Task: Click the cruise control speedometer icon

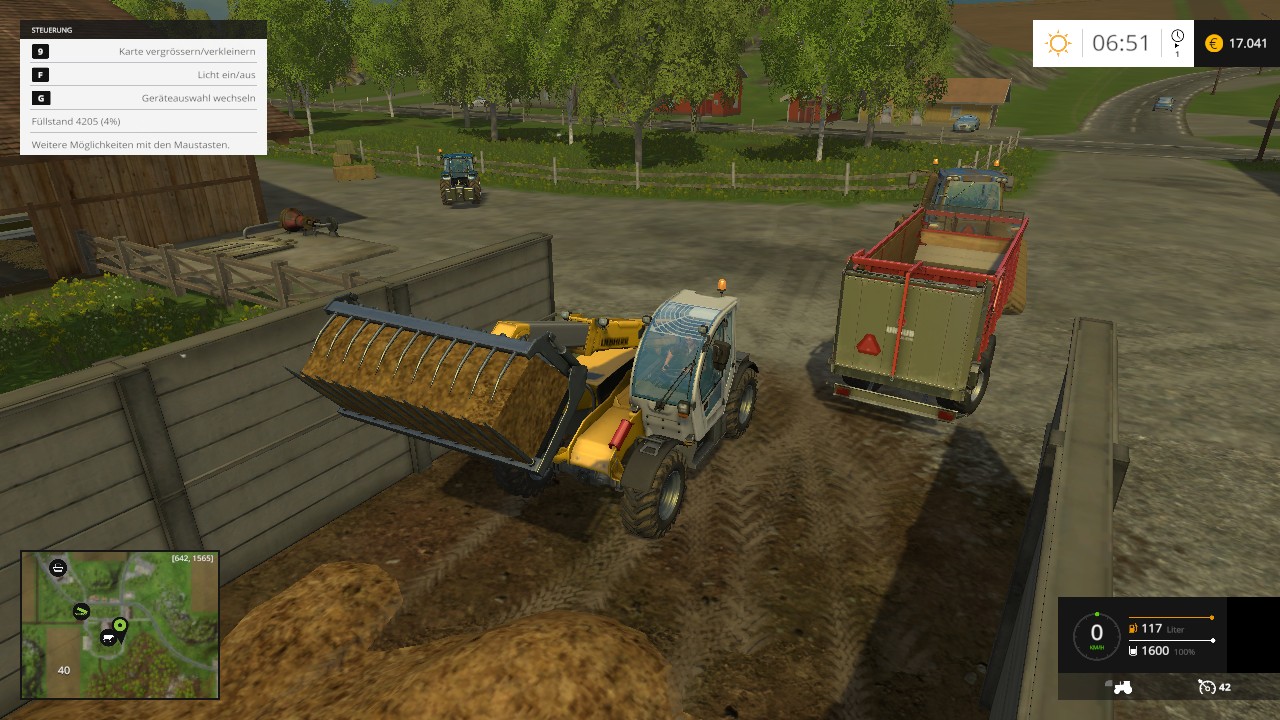Action: [1206, 687]
